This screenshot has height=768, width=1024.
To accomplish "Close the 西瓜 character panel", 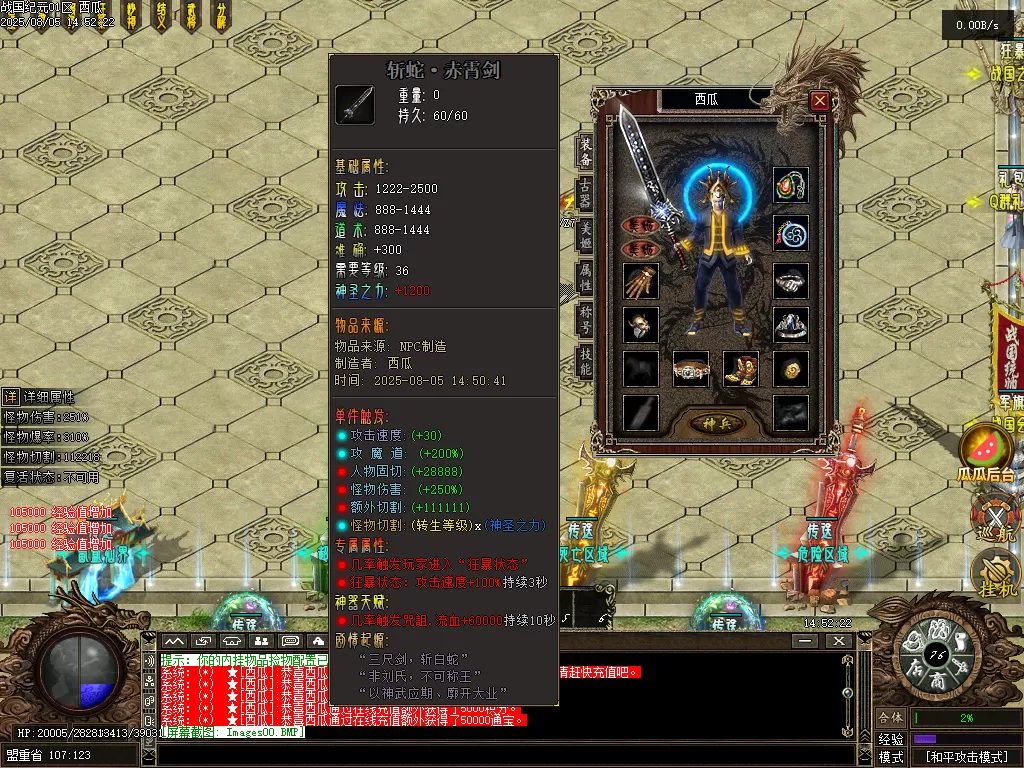I will pos(819,100).
